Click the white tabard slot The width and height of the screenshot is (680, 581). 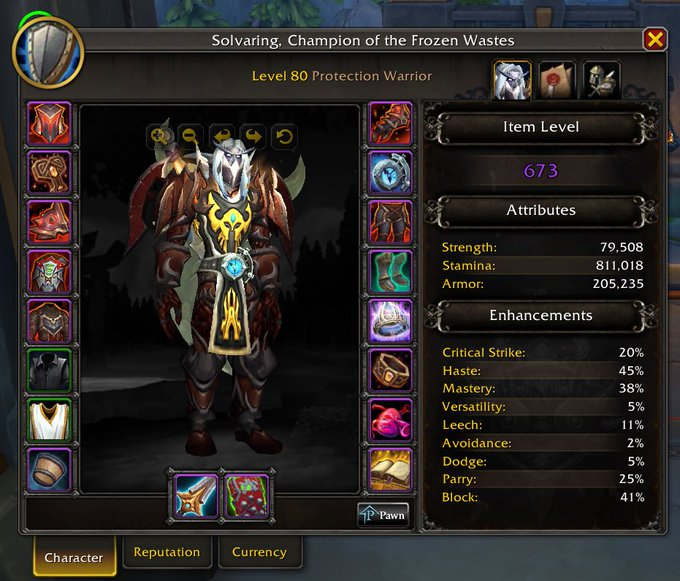tap(50, 420)
